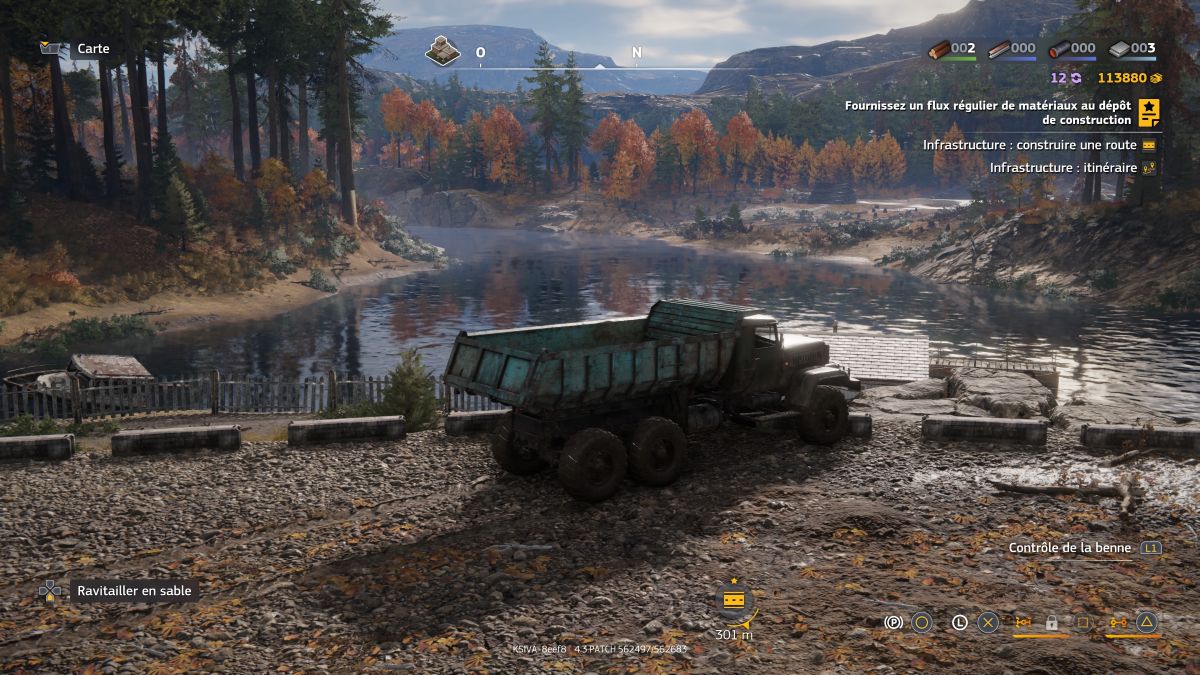Image resolution: width=1200 pixels, height=675 pixels.
Task: Select 'Infrastructure : construire une route' objective
Action: [1029, 145]
